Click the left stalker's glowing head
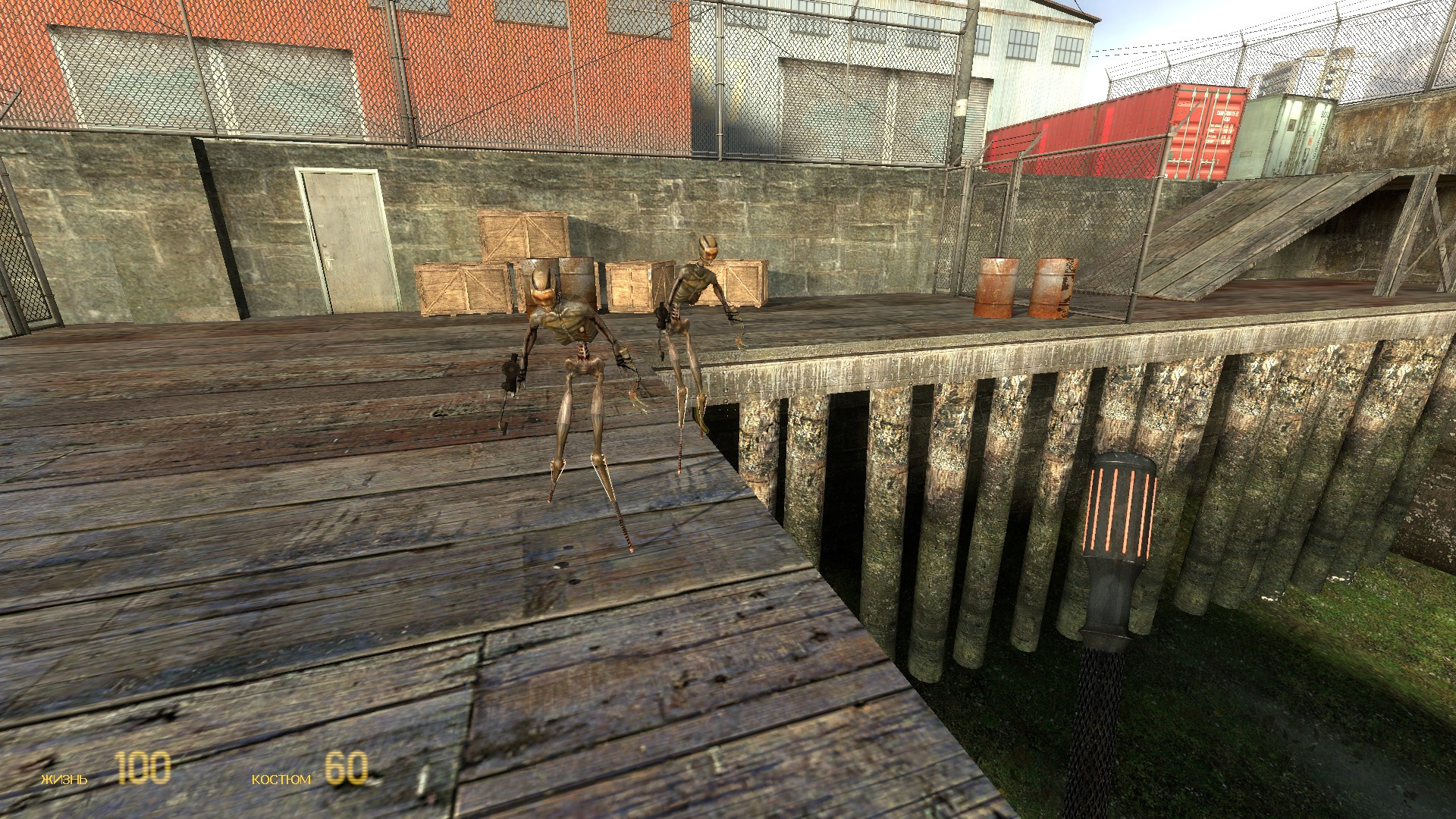 tap(541, 281)
